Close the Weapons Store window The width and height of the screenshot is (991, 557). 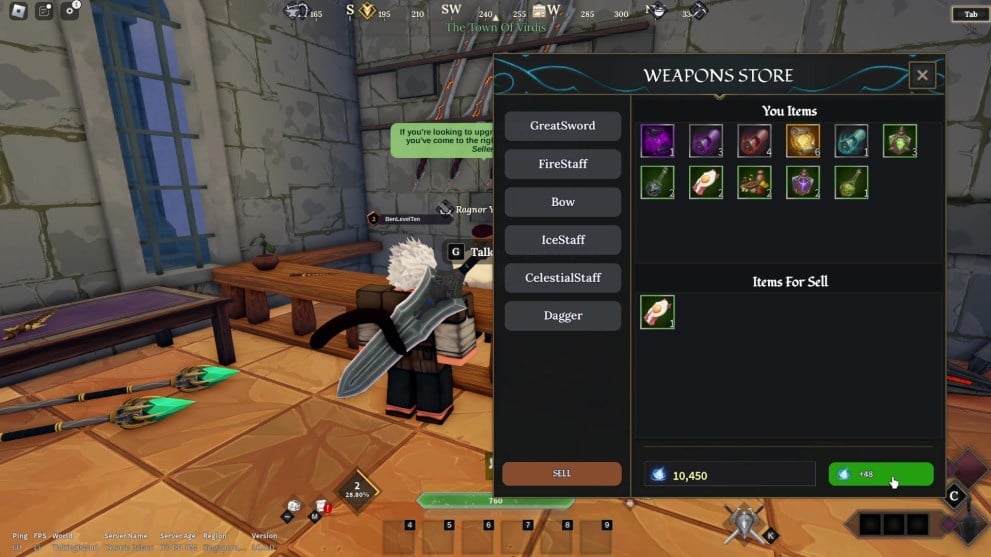(x=922, y=75)
